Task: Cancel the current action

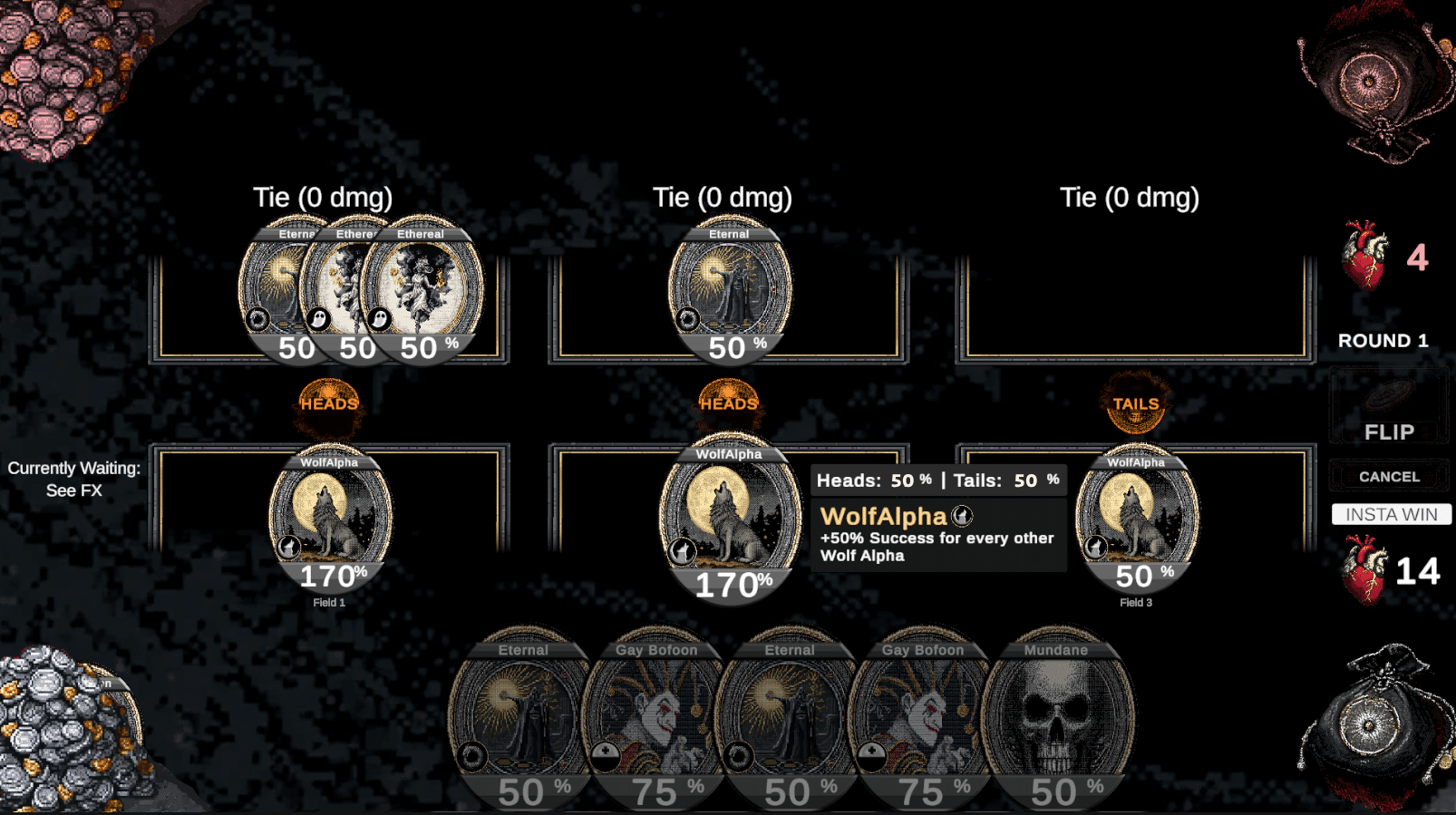Action: pos(1388,477)
